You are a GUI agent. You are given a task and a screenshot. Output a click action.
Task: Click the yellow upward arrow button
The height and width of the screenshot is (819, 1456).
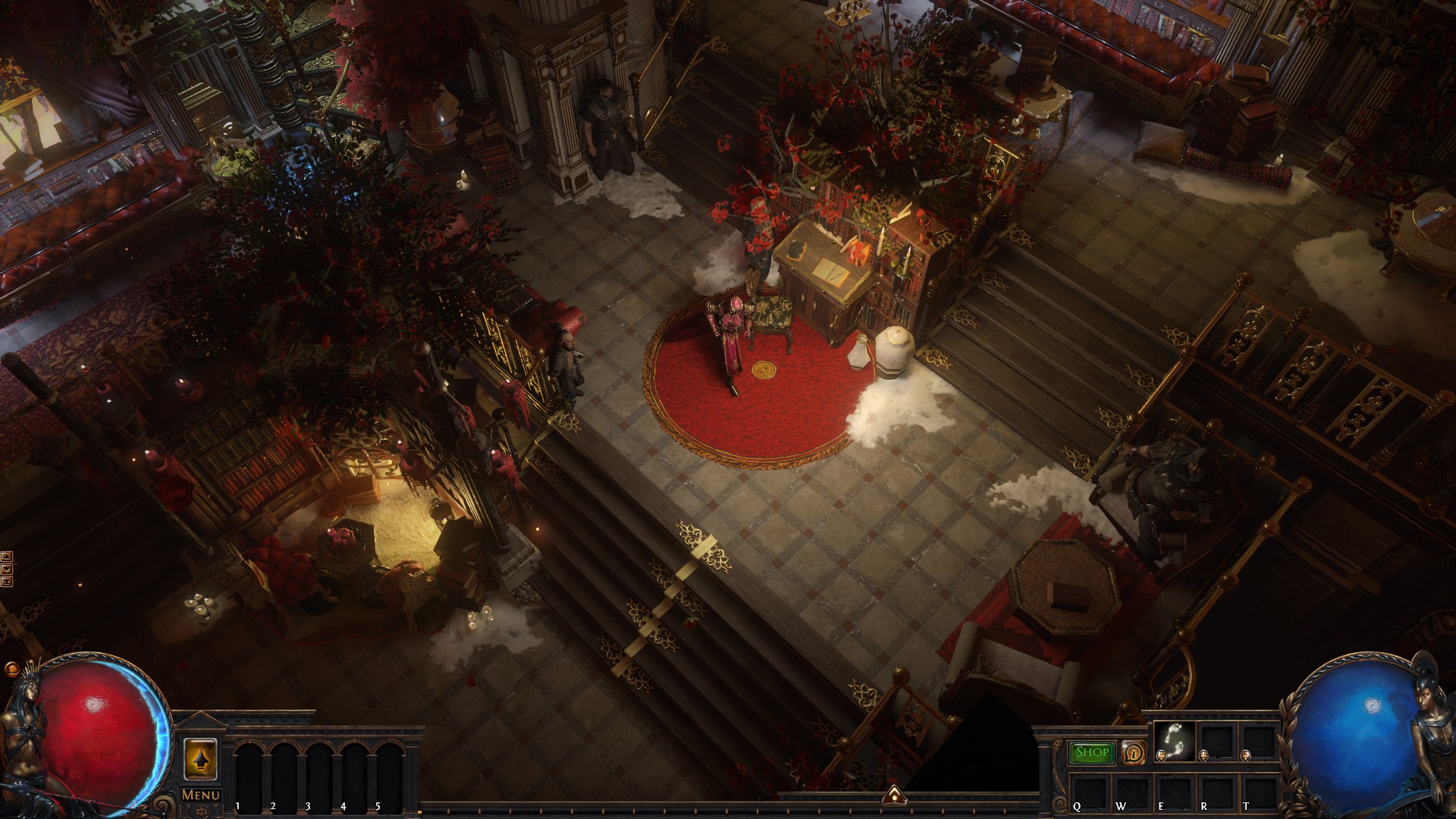tap(201, 758)
